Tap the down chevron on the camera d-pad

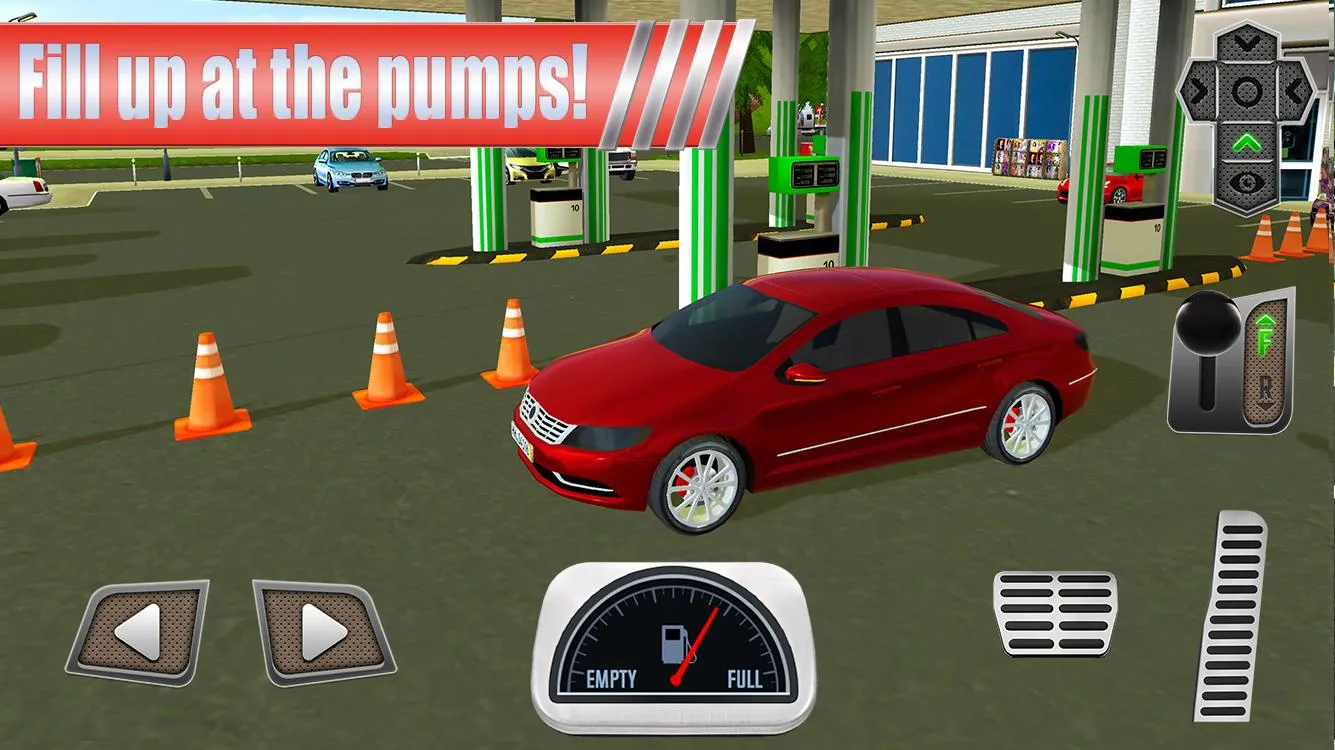pyautogui.click(x=1246, y=41)
